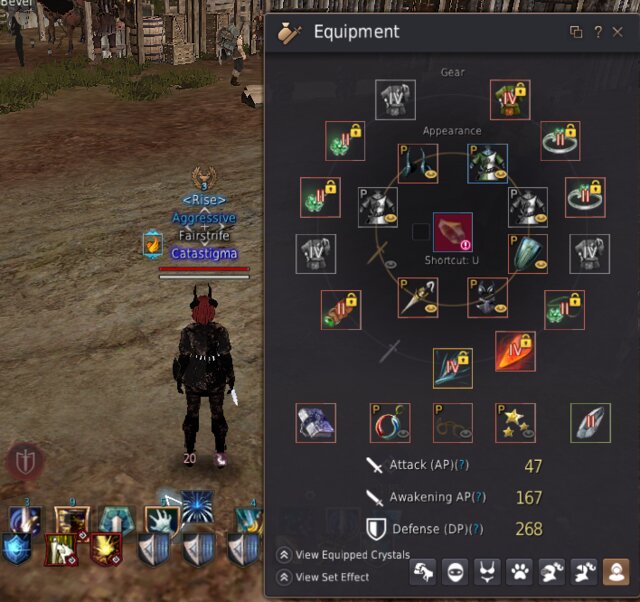
Task: Click the blue-bordered green armor outfit slot
Action: coord(487,163)
